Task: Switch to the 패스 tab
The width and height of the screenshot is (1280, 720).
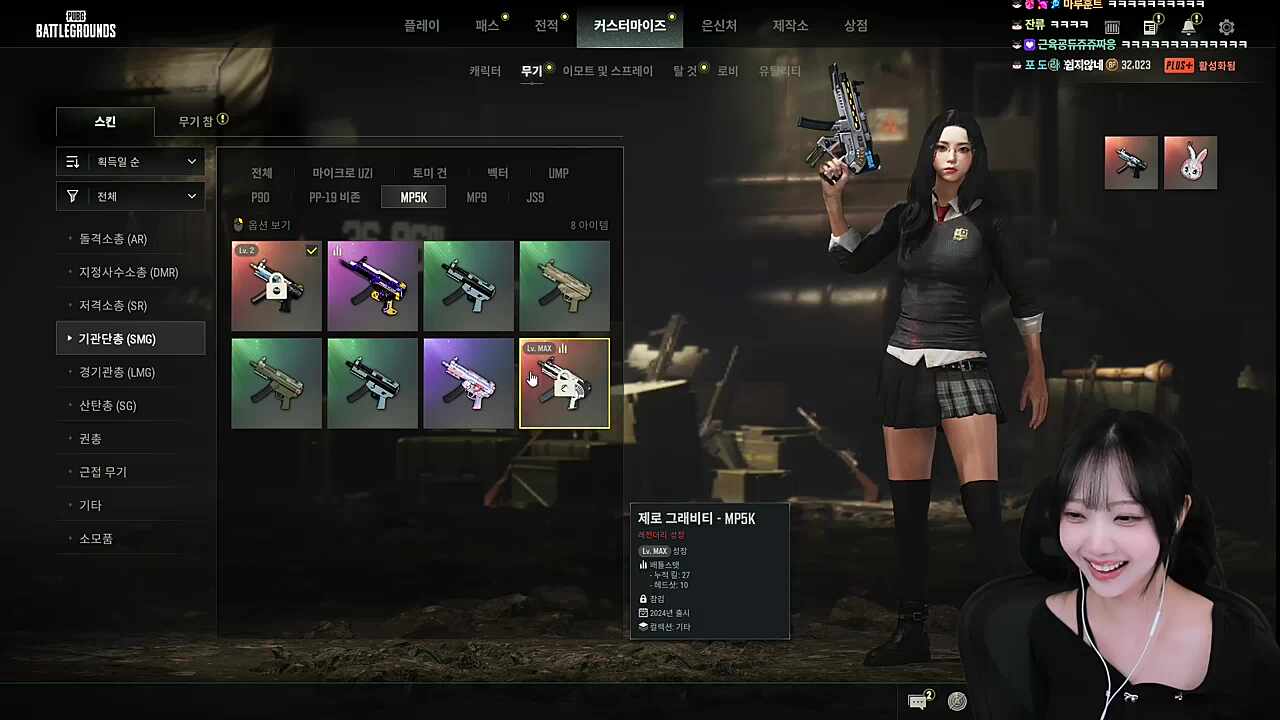Action: [x=487, y=26]
